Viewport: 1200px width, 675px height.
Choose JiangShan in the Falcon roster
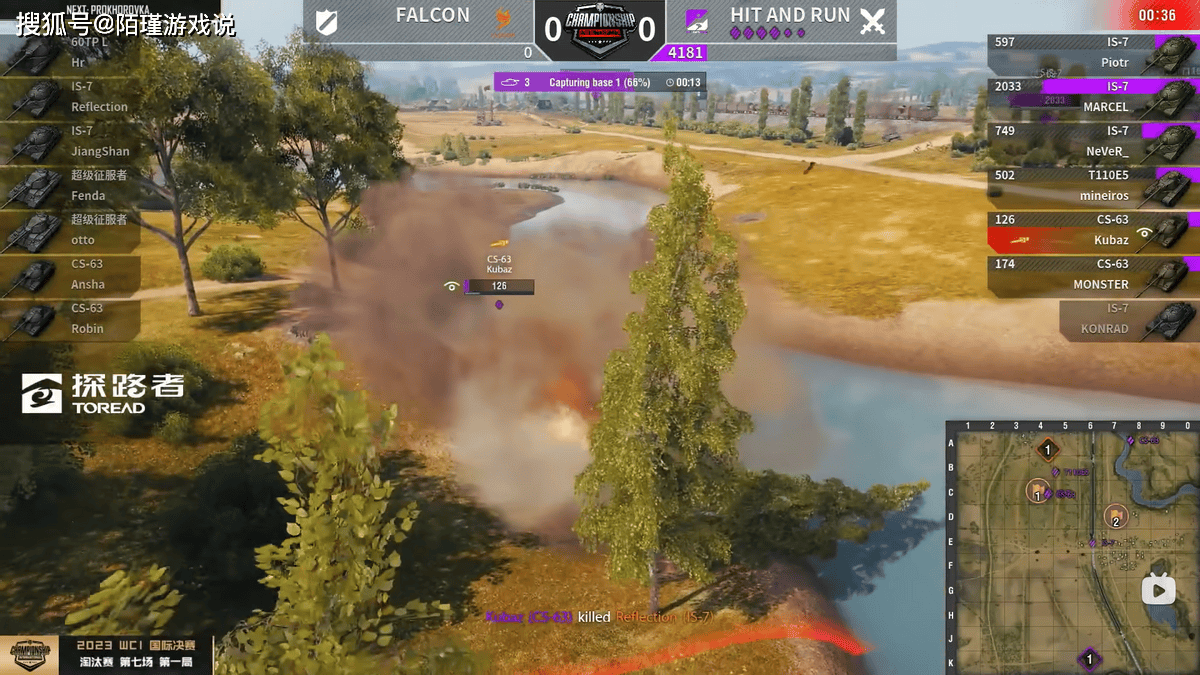point(70,141)
